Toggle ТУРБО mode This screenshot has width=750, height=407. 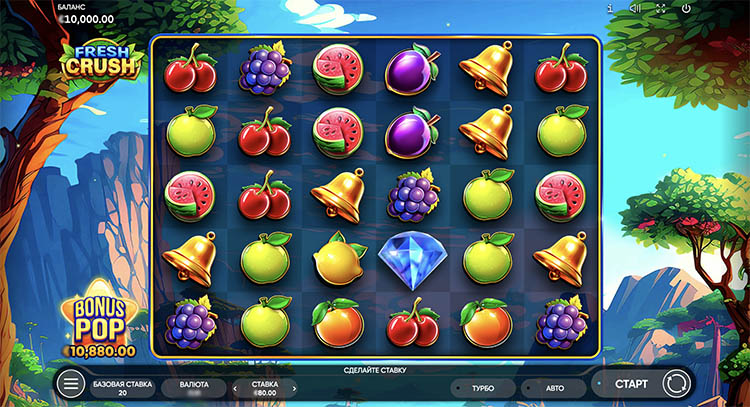(x=484, y=388)
